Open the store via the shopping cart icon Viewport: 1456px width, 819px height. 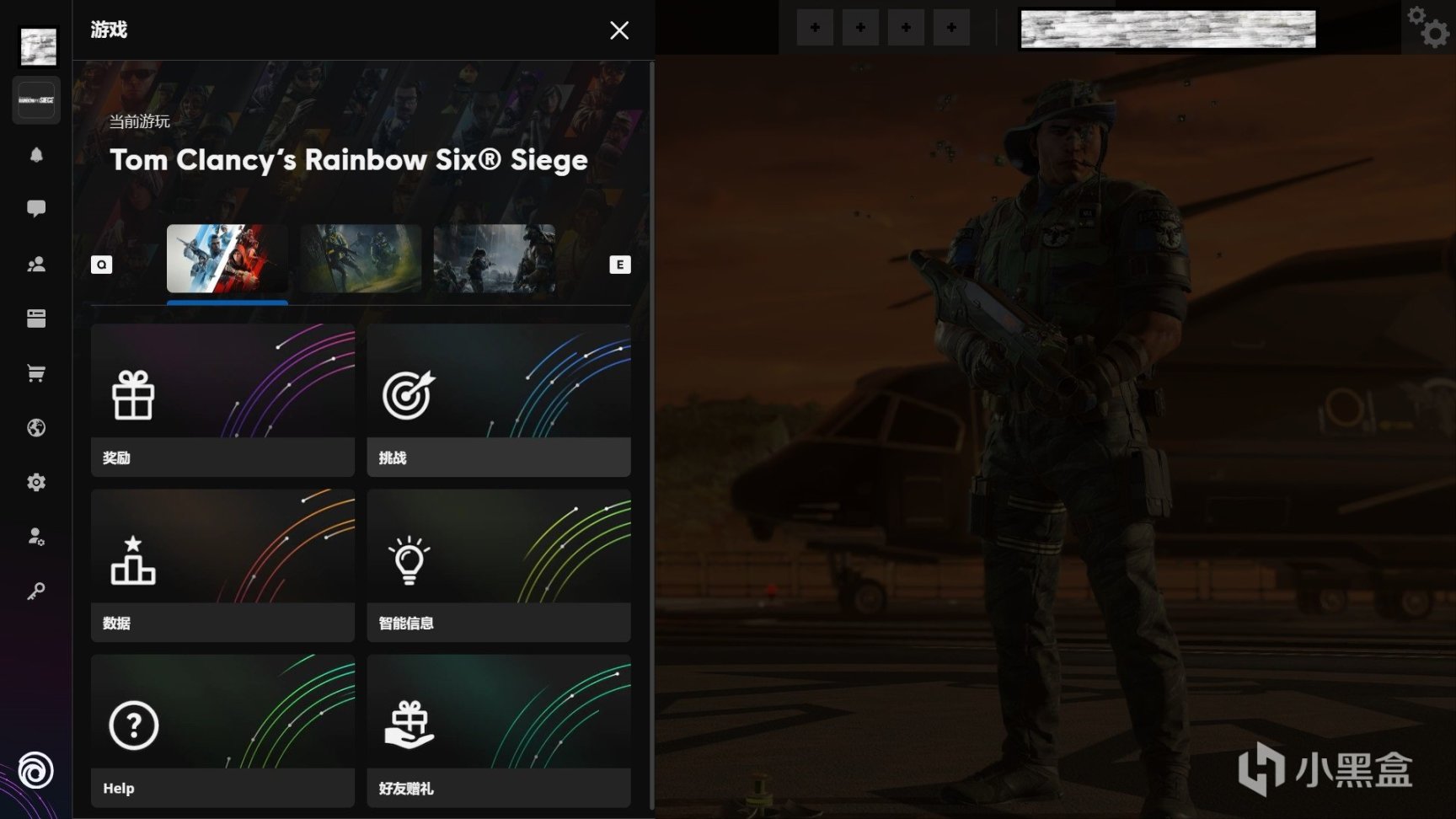point(35,372)
